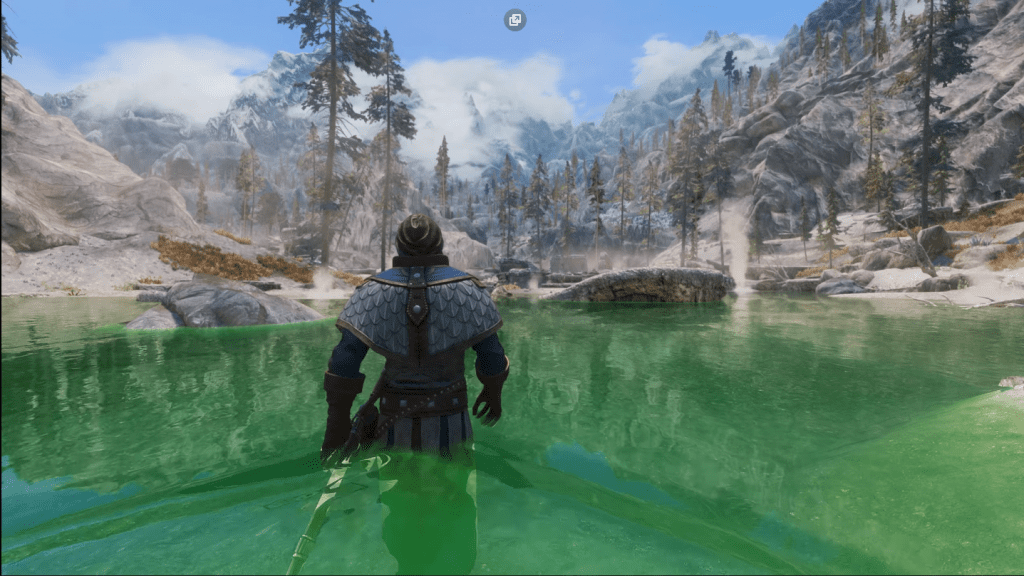Image resolution: width=1024 pixels, height=576 pixels.
Task: Click the pop-out overlay icon above the scene
Action: tap(515, 20)
